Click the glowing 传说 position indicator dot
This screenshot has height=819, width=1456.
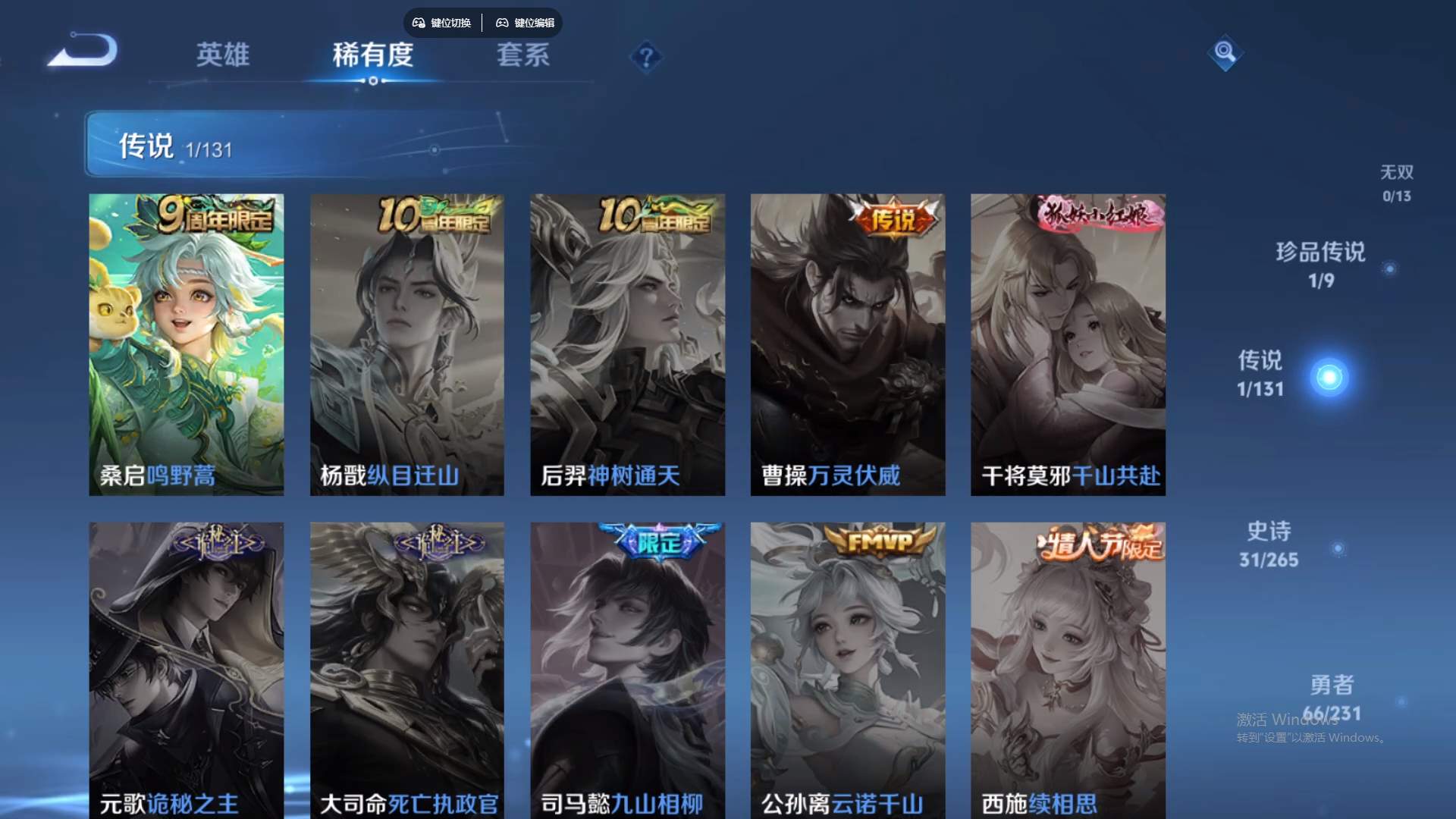(x=1329, y=377)
